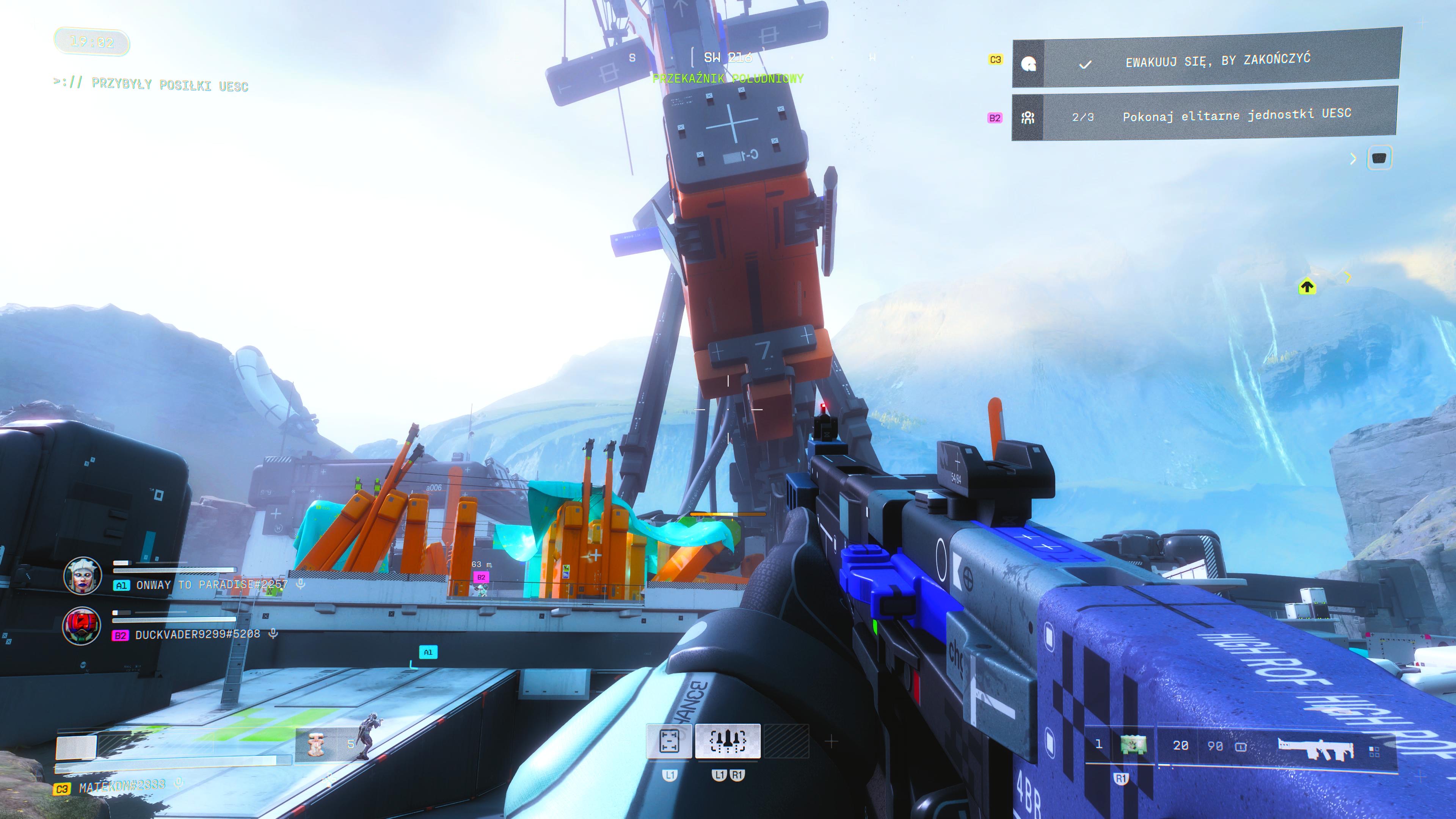Select the green grenade equipment slot
The image size is (1456, 819).
point(1133,745)
